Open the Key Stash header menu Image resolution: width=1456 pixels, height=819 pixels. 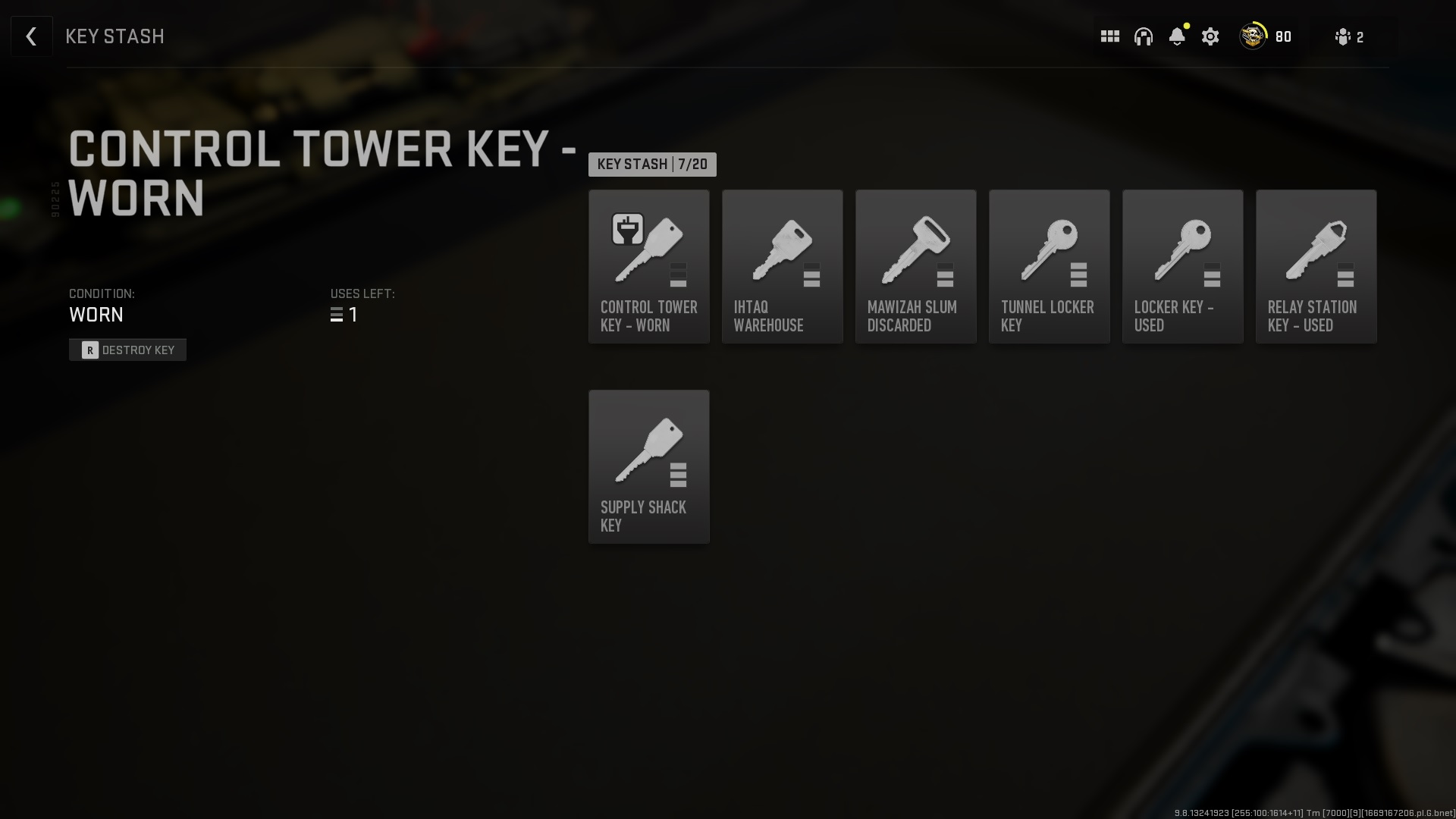point(115,36)
